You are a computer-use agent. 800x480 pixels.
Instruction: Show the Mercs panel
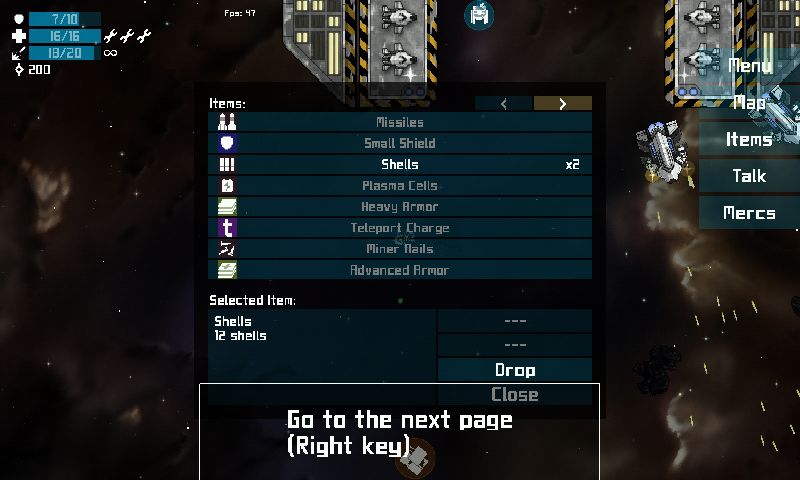pos(749,213)
